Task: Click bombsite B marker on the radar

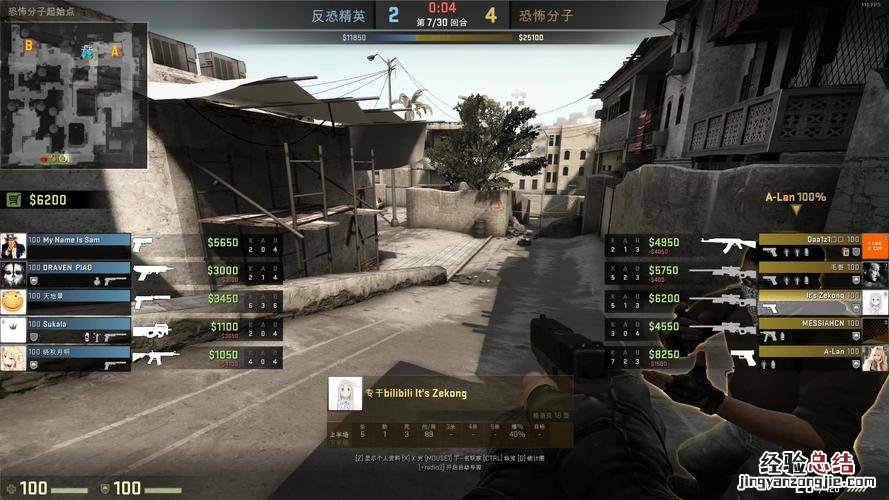Action: (28, 45)
